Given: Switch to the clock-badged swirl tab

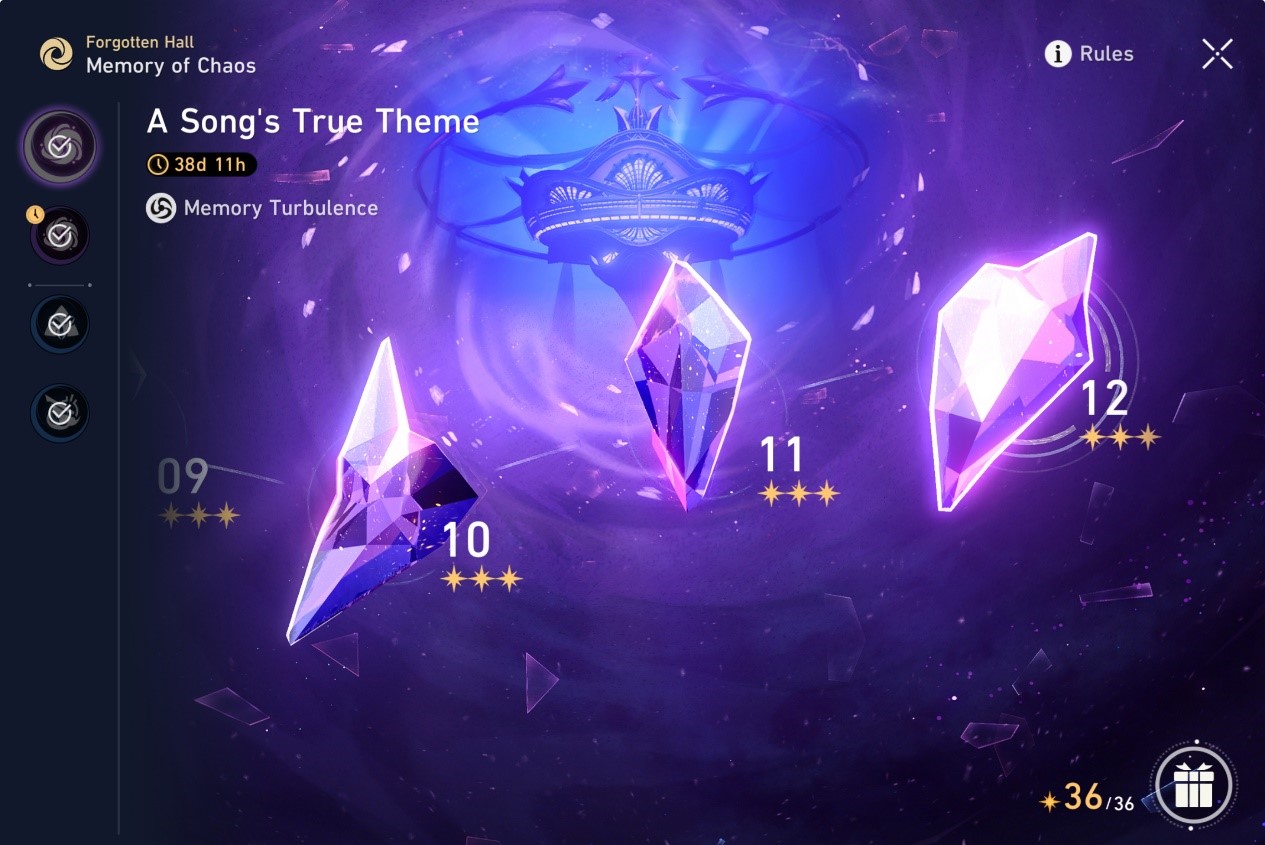Looking at the screenshot, I should pos(60,235).
